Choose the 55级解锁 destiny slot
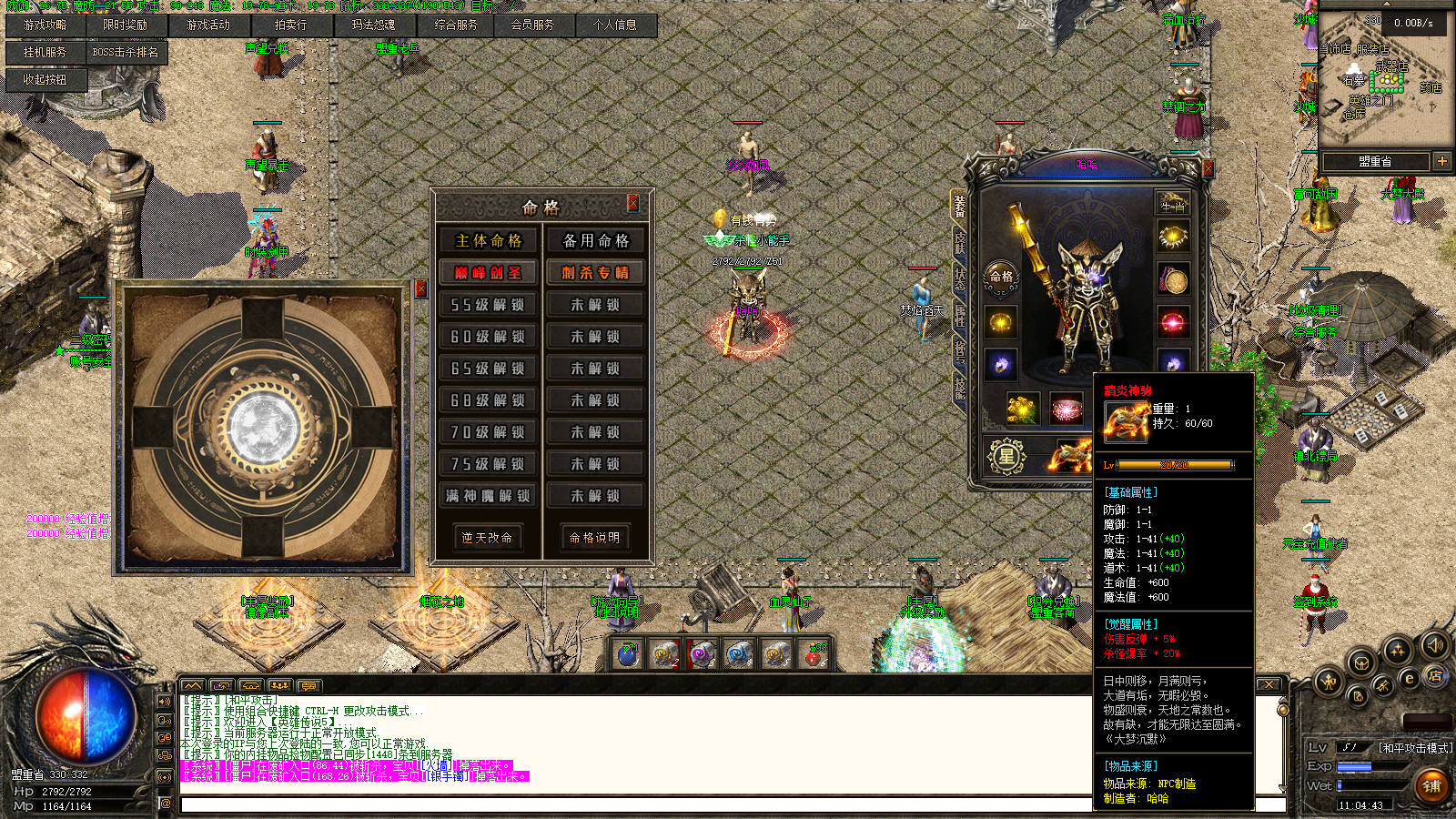Viewport: 1456px width, 819px height. 489,305
